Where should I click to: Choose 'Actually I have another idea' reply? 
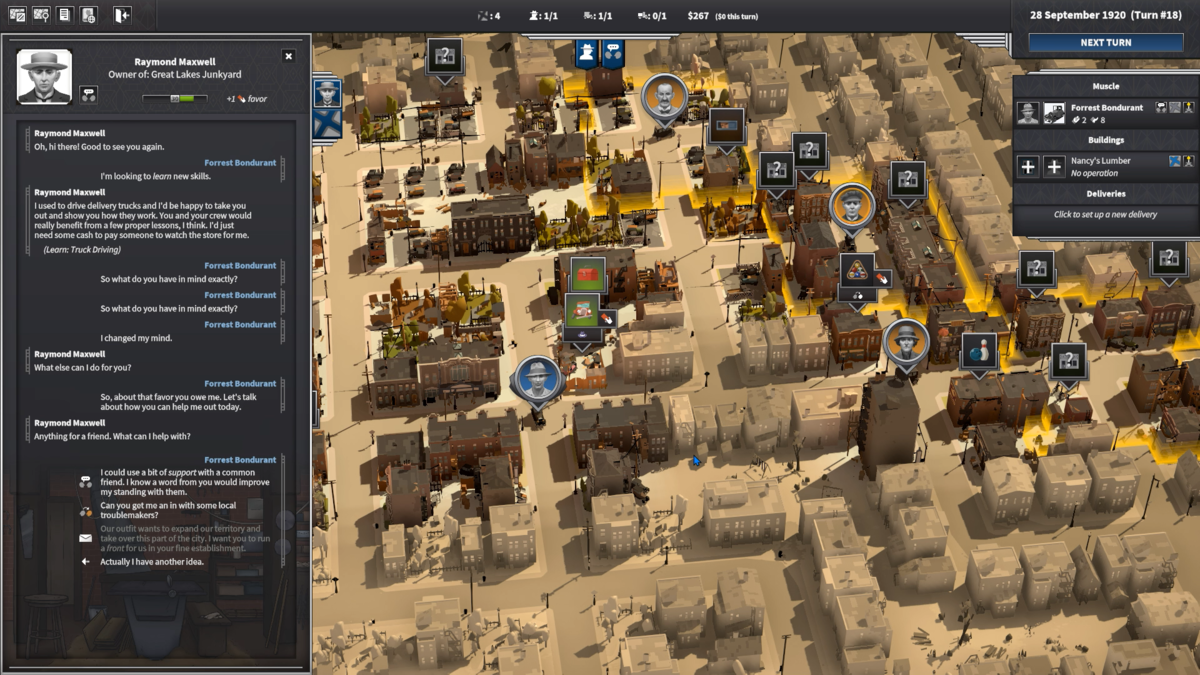[152, 562]
